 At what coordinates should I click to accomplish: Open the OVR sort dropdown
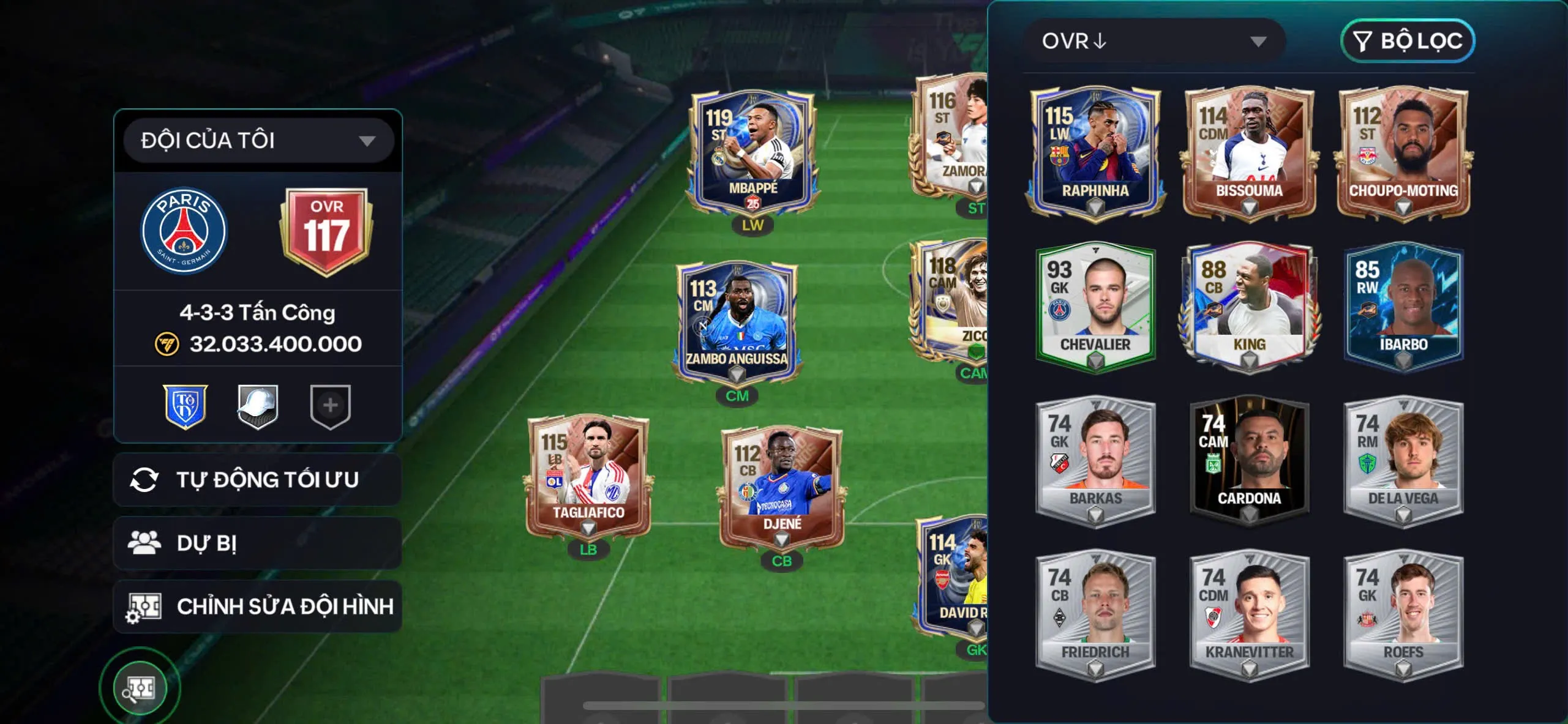[1153, 41]
